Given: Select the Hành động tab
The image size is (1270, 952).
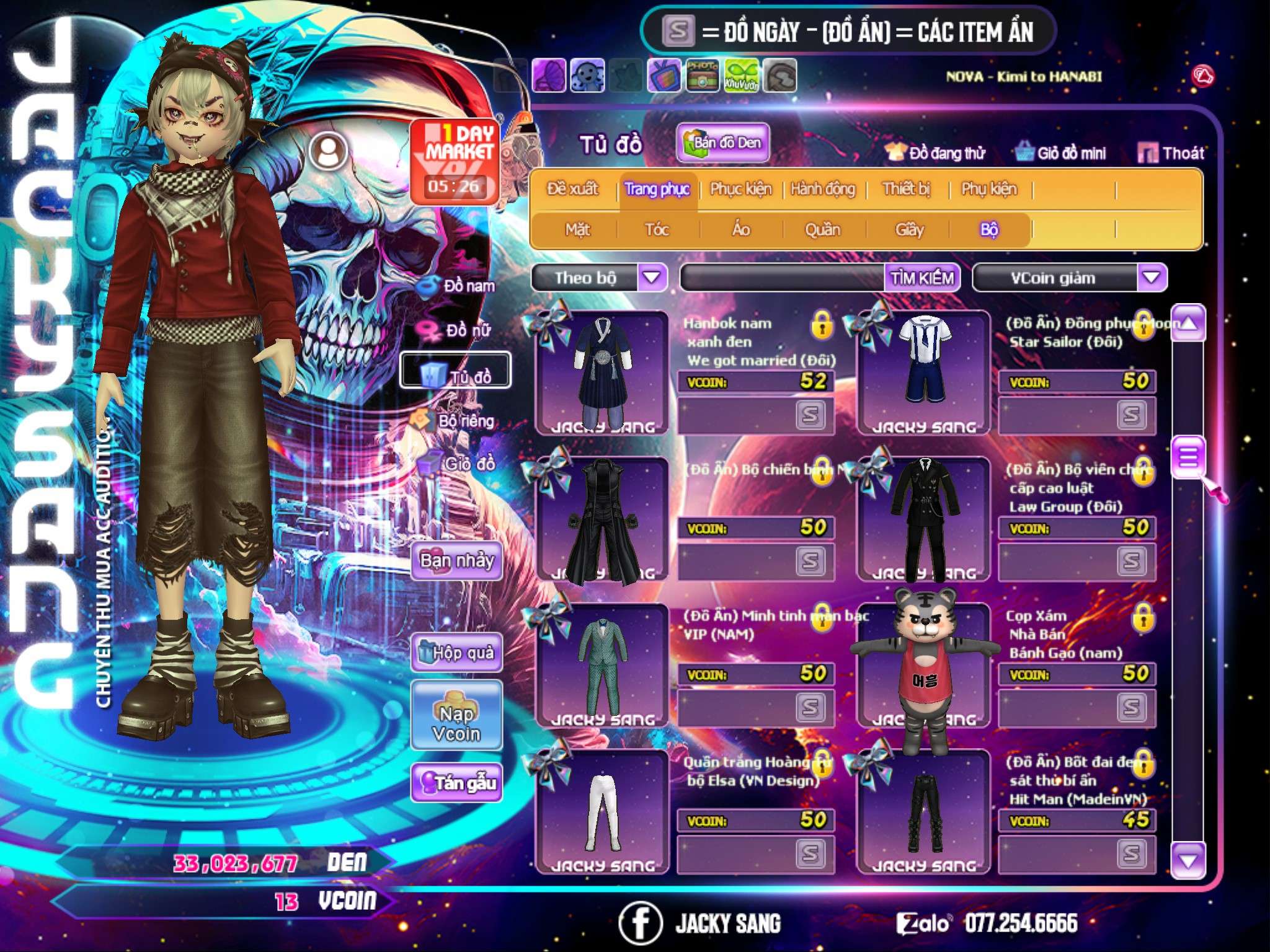Looking at the screenshot, I should pos(822,189).
